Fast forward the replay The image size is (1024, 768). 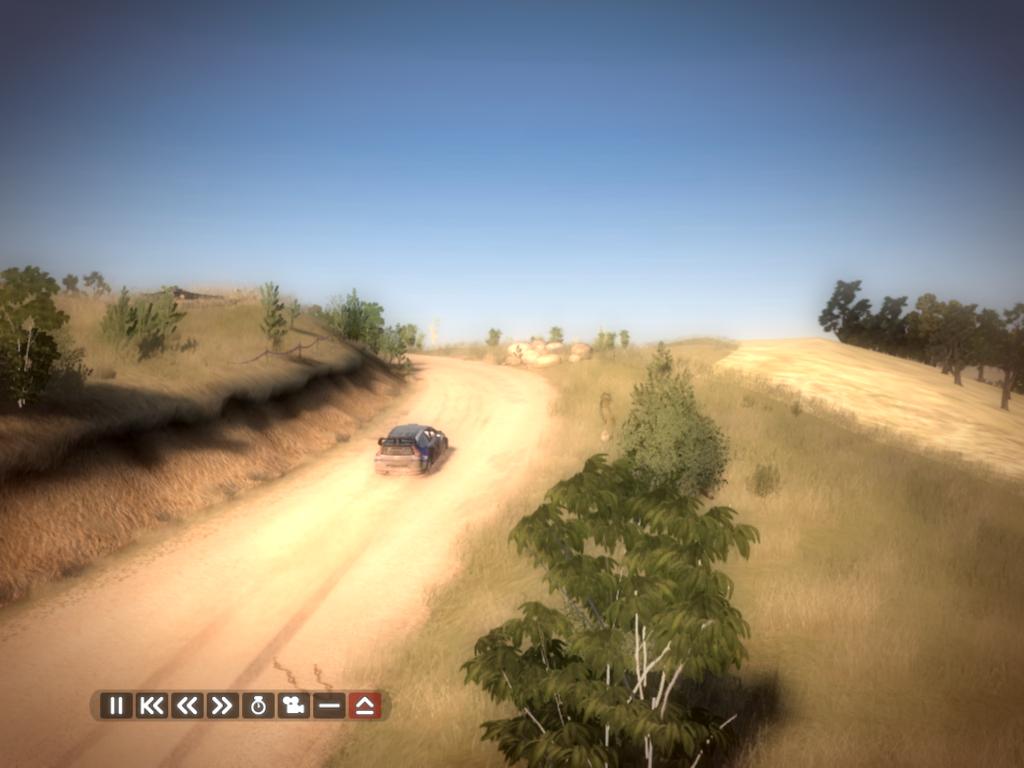point(222,705)
